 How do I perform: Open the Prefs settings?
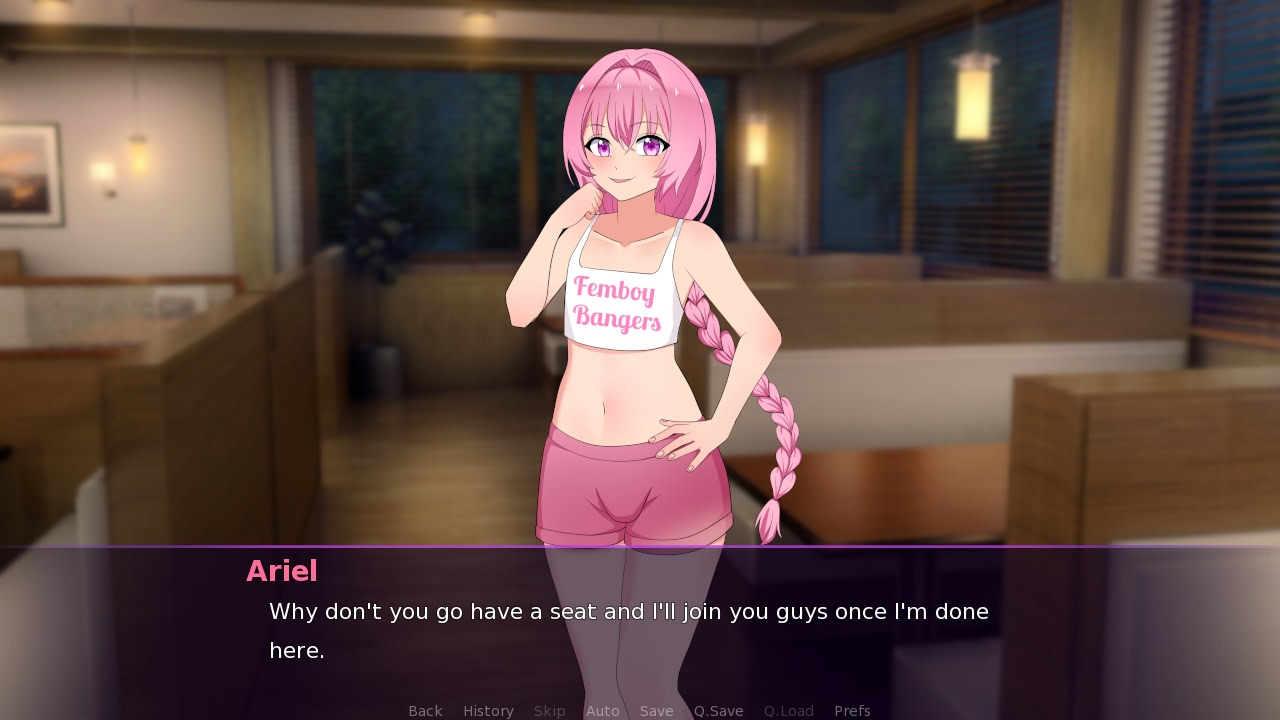click(x=852, y=711)
